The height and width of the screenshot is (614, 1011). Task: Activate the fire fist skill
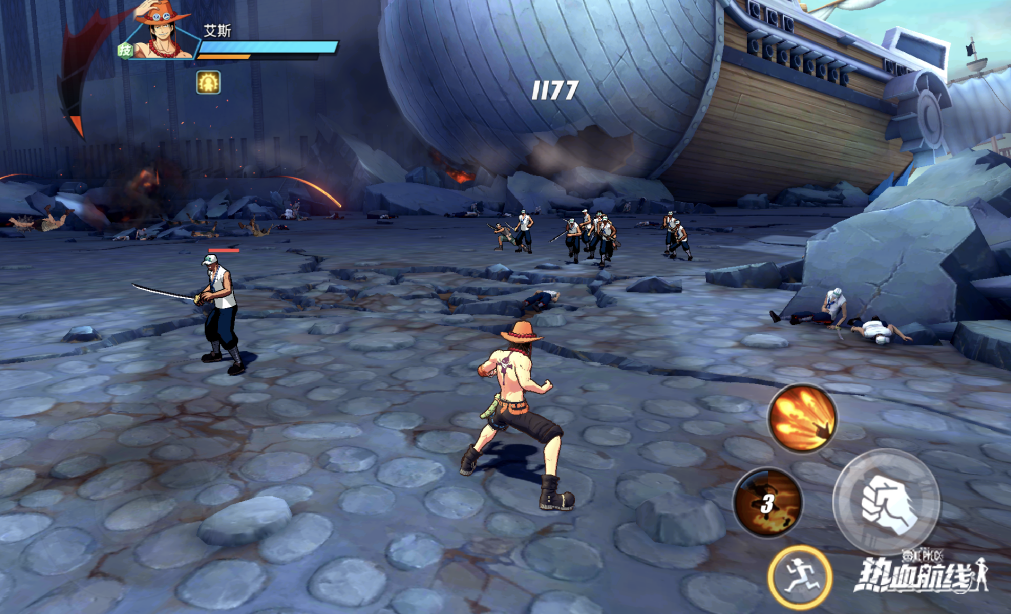point(802,418)
